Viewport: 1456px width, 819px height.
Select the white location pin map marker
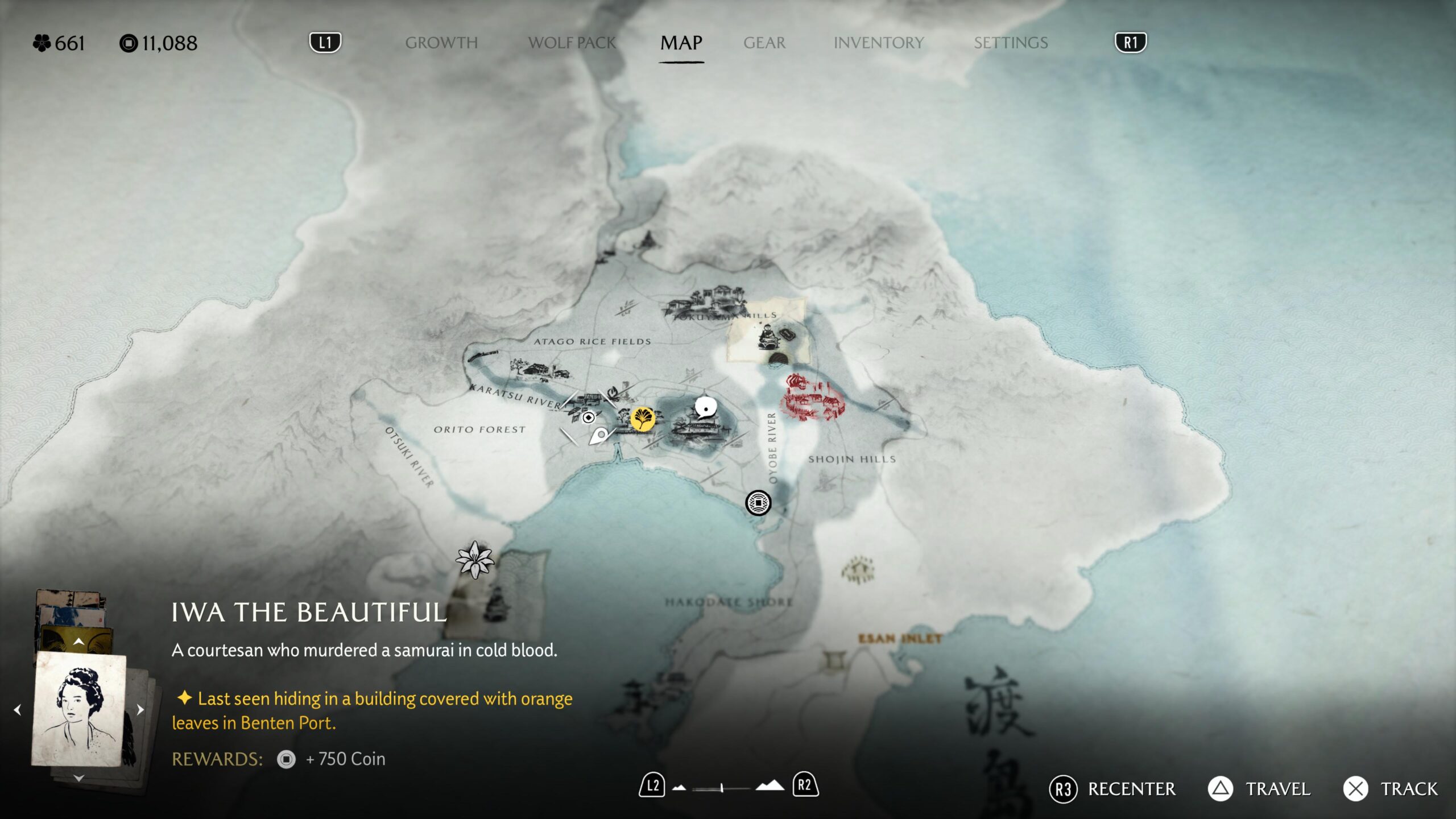coord(598,437)
